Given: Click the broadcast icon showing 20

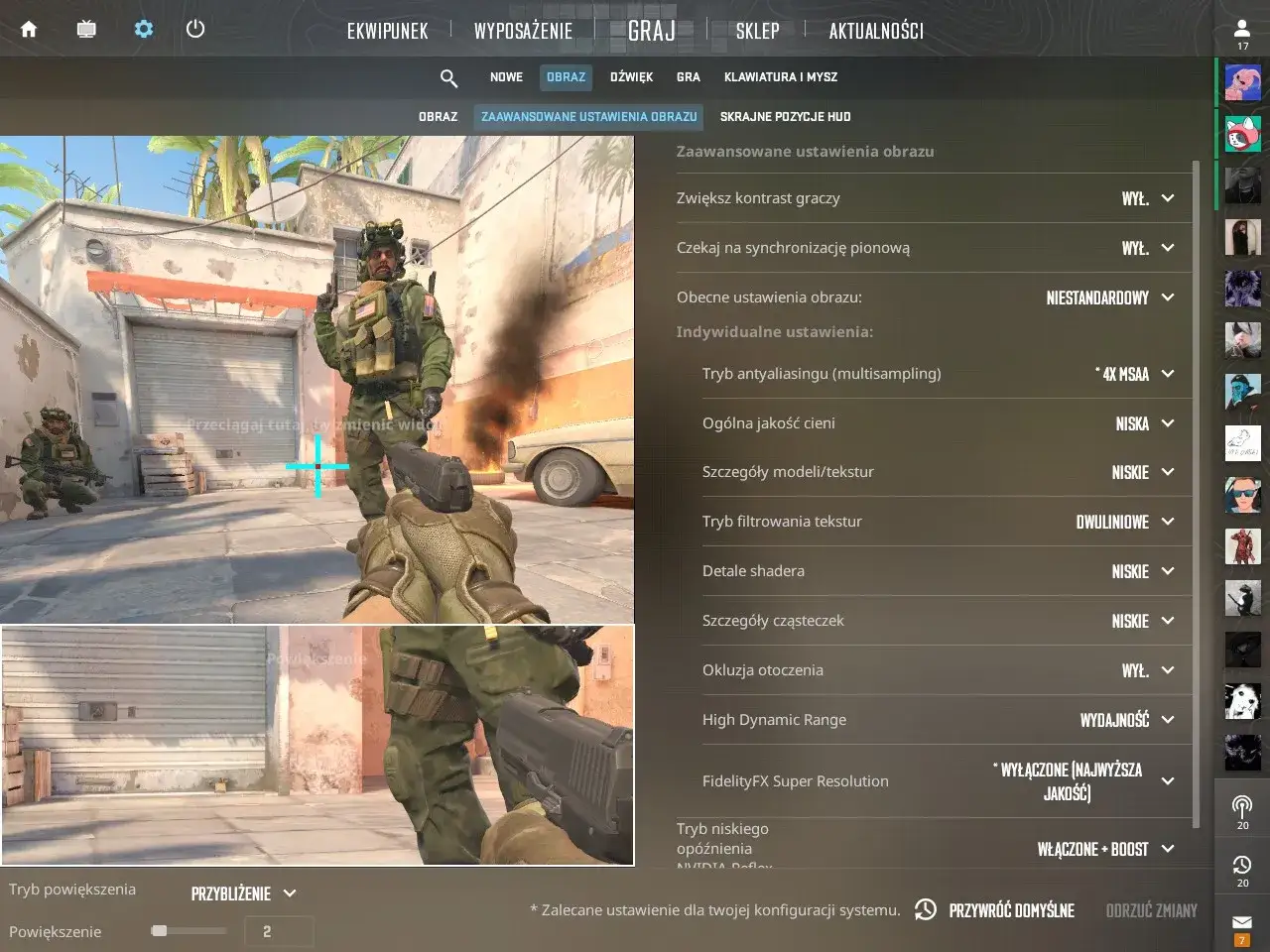Looking at the screenshot, I should 1241,805.
